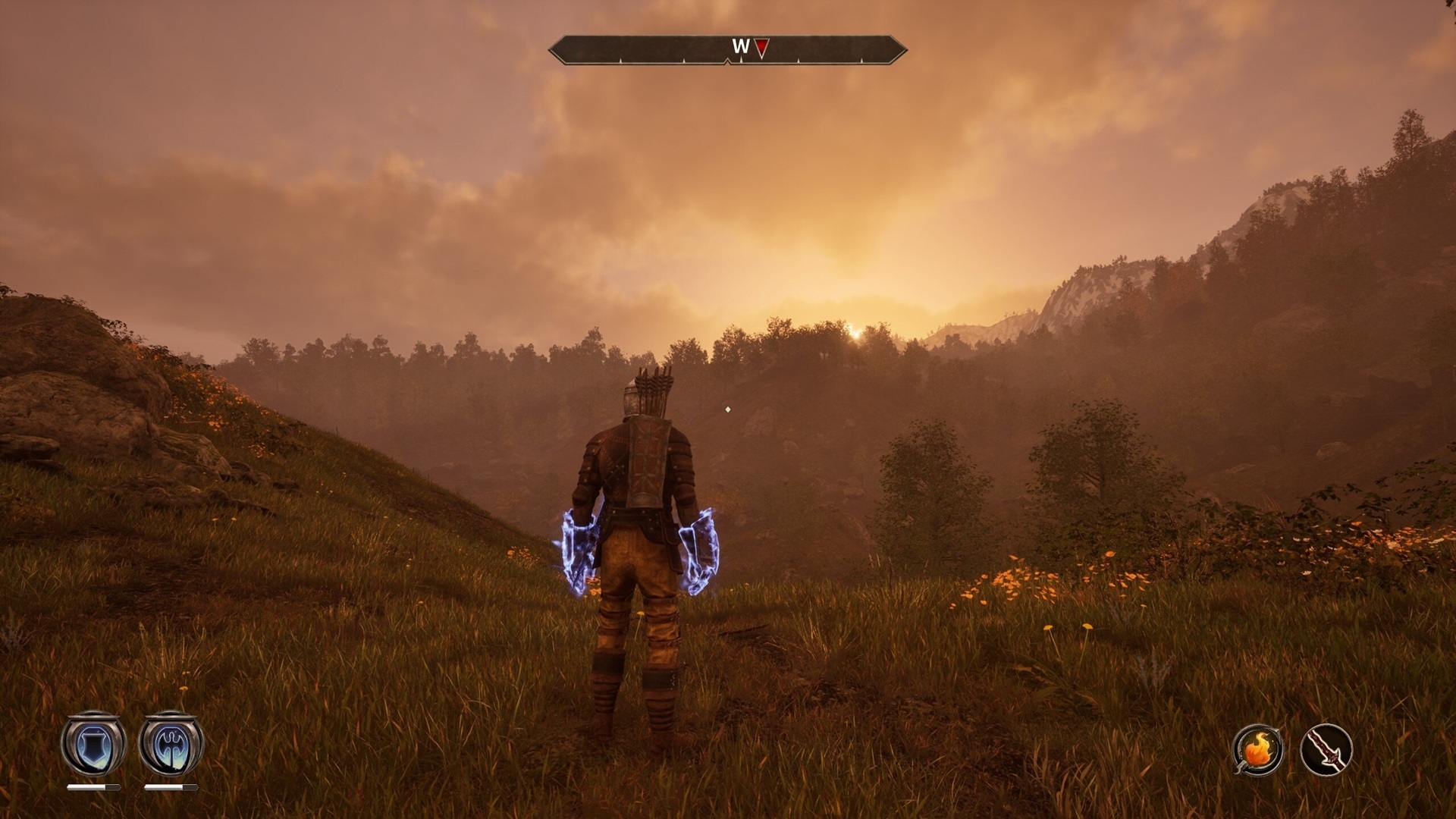Image resolution: width=1456 pixels, height=819 pixels.
Task: Click the compass bar at top
Action: (x=727, y=49)
